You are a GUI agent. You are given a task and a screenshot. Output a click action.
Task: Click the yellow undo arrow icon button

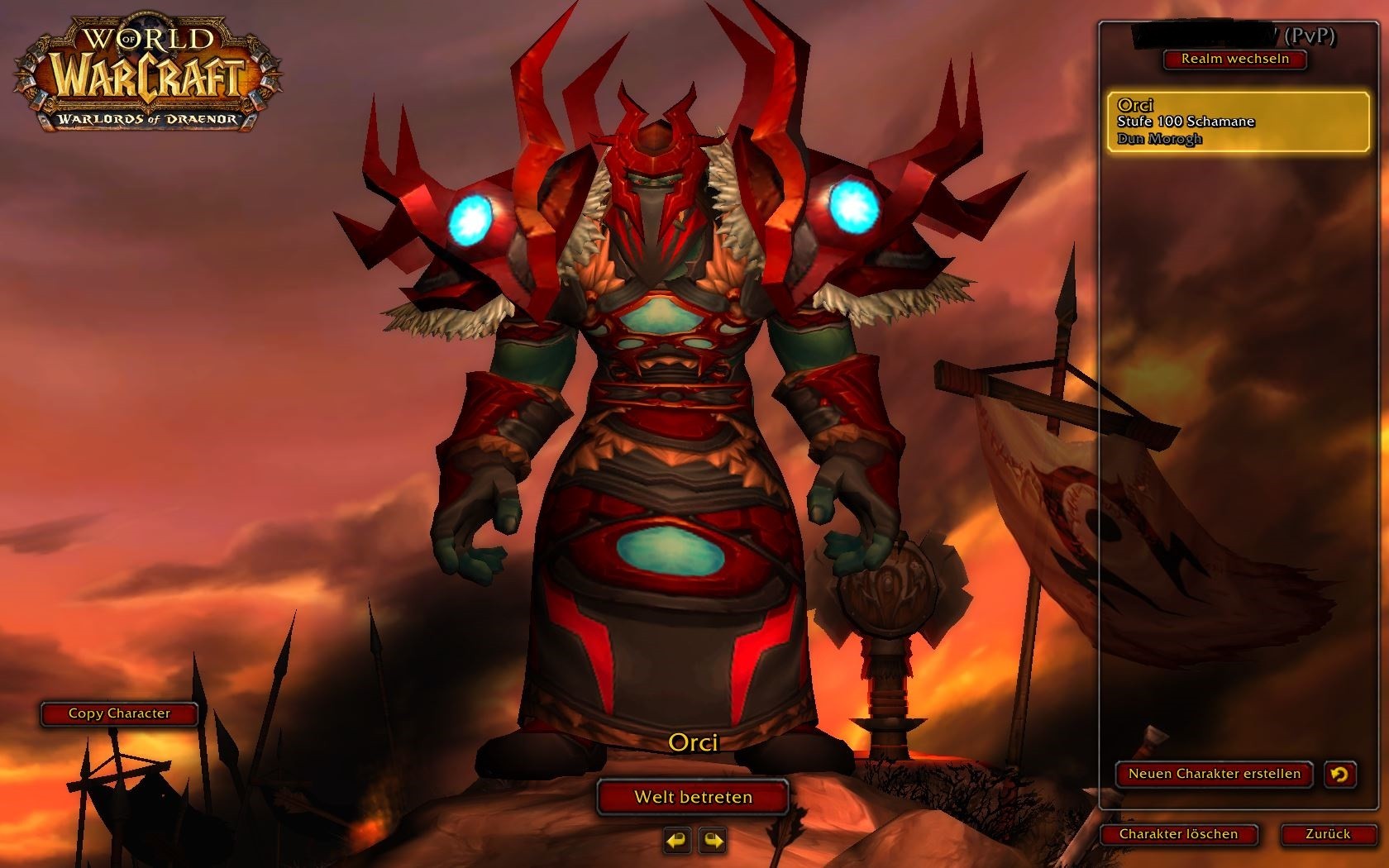[x=1339, y=774]
